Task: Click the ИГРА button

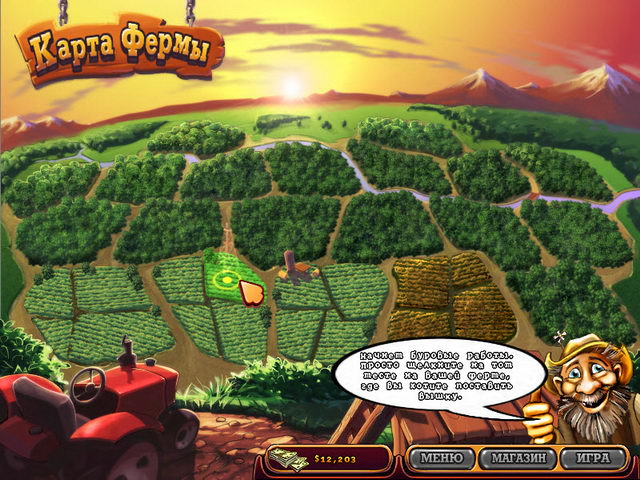Action: click(585, 458)
